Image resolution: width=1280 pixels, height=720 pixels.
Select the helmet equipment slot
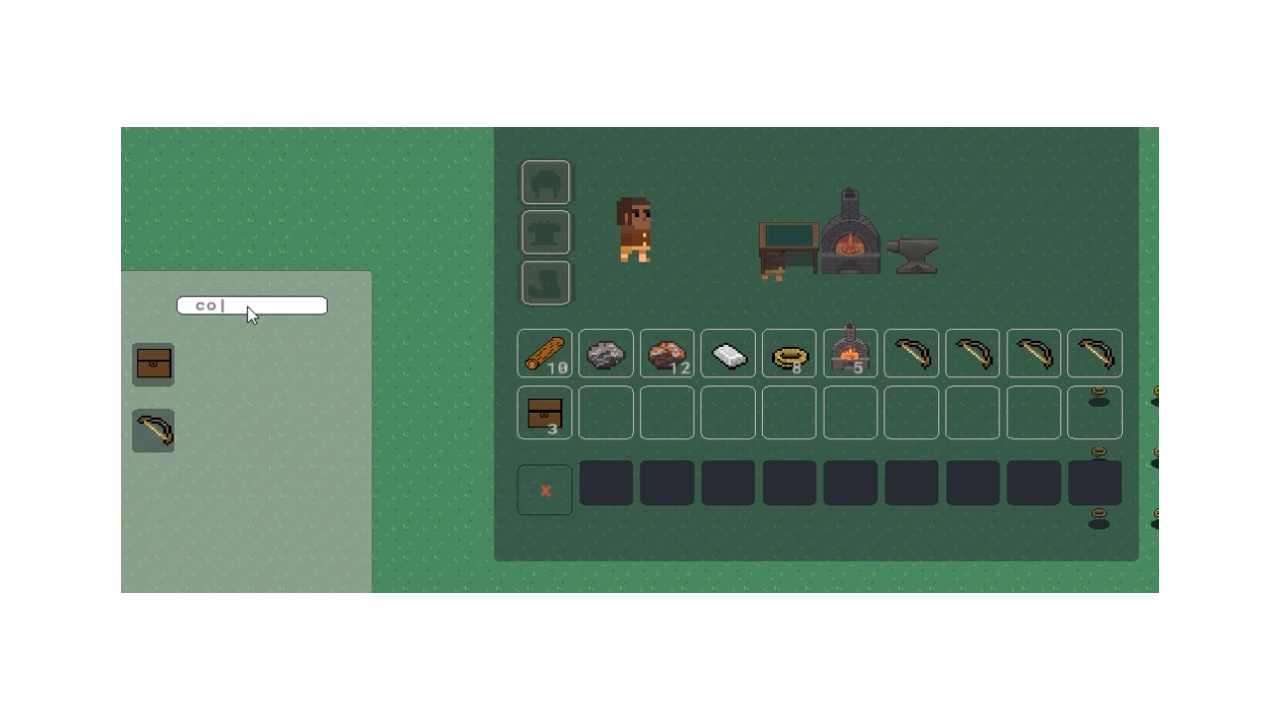point(545,181)
